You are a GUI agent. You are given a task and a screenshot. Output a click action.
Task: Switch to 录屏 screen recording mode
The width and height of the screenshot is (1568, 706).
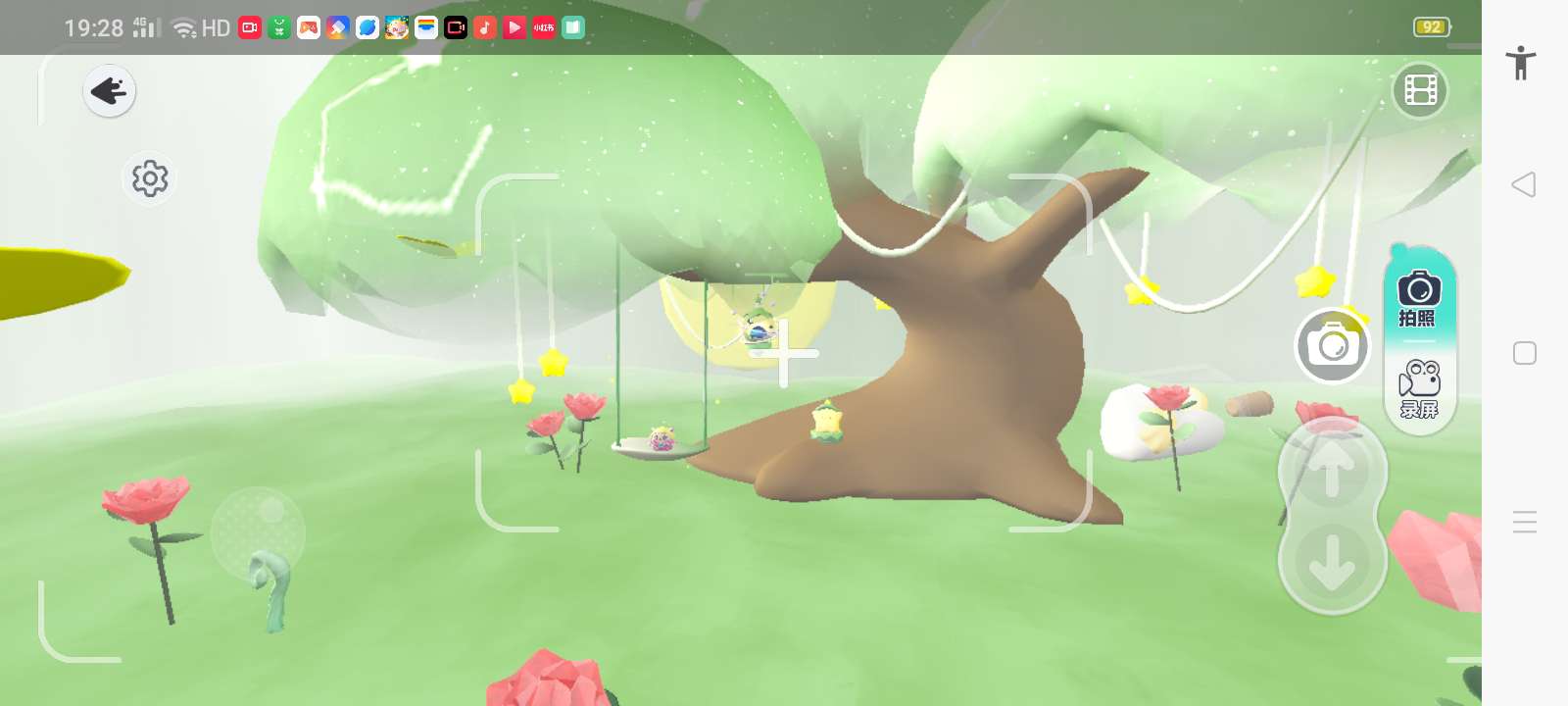pyautogui.click(x=1419, y=388)
